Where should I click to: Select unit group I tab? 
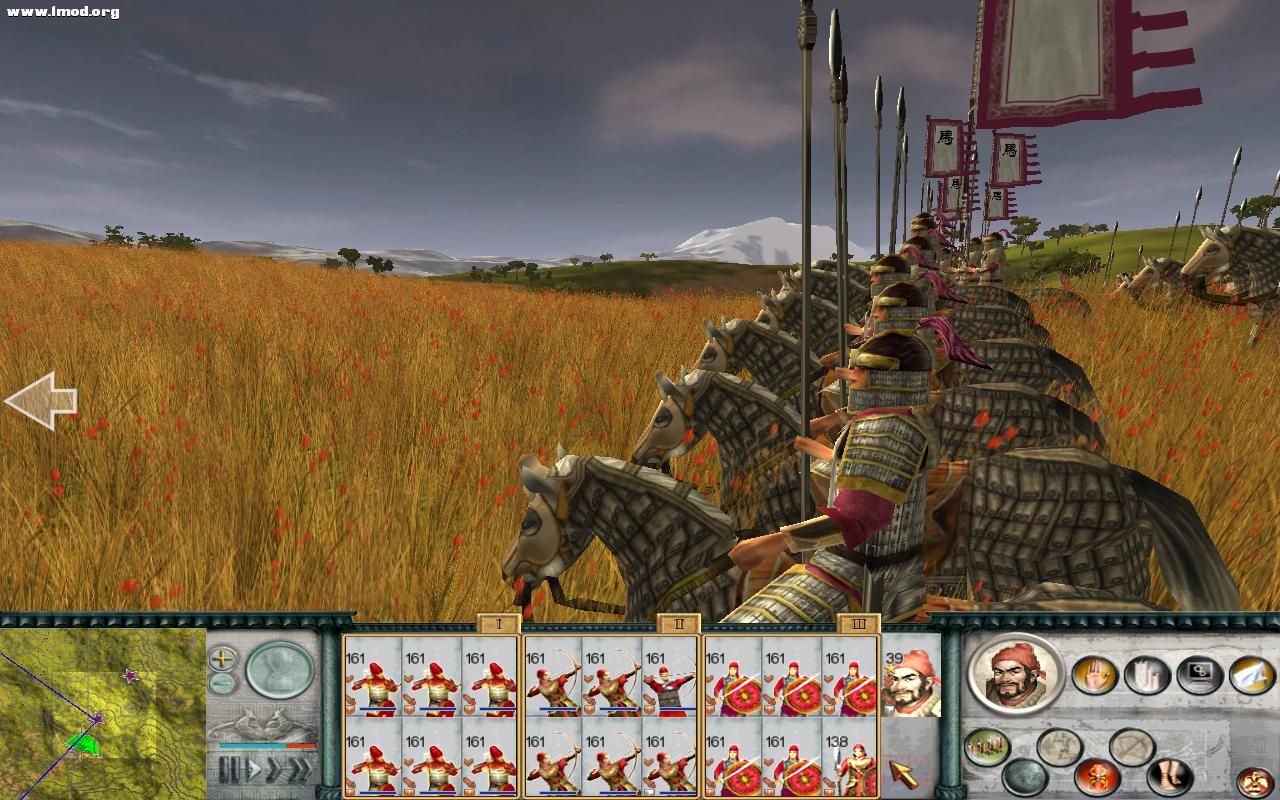coord(498,625)
